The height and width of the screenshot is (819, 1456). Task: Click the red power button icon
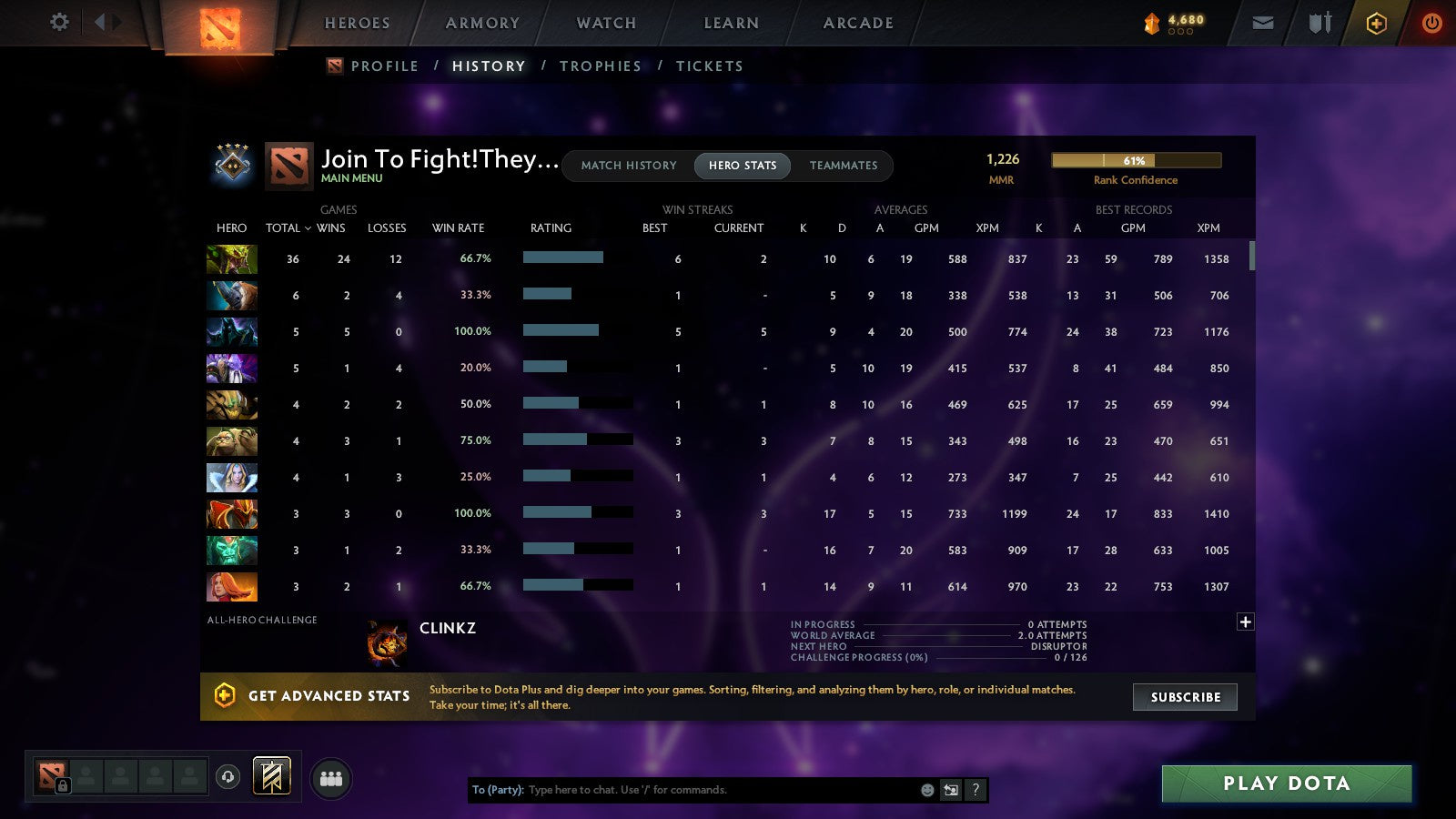[x=1431, y=23]
